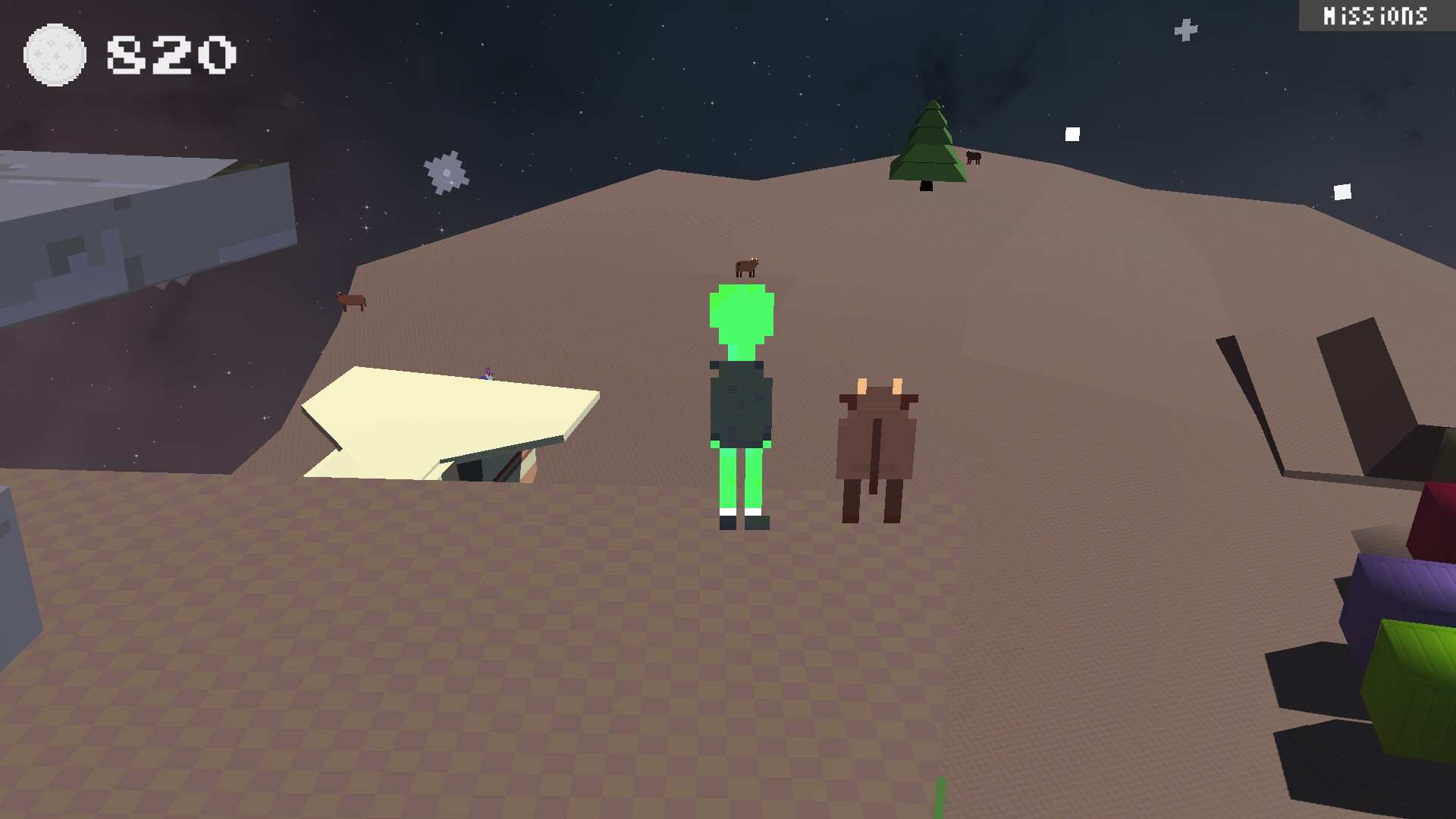Click the tiny cow above the alien's head
1456x819 pixels.
pos(746,266)
